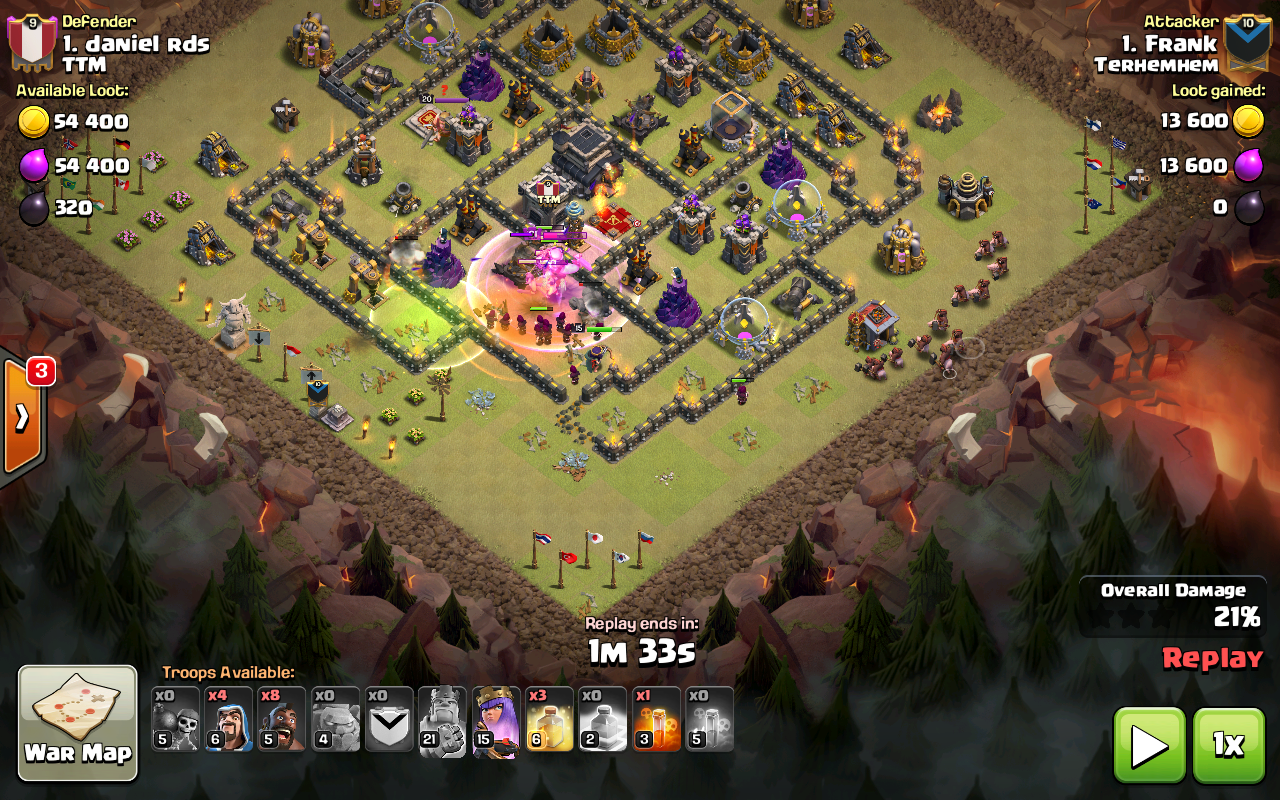The image size is (1280, 800).
Task: Choose the Archer Queen hero slot
Action: click(x=496, y=720)
